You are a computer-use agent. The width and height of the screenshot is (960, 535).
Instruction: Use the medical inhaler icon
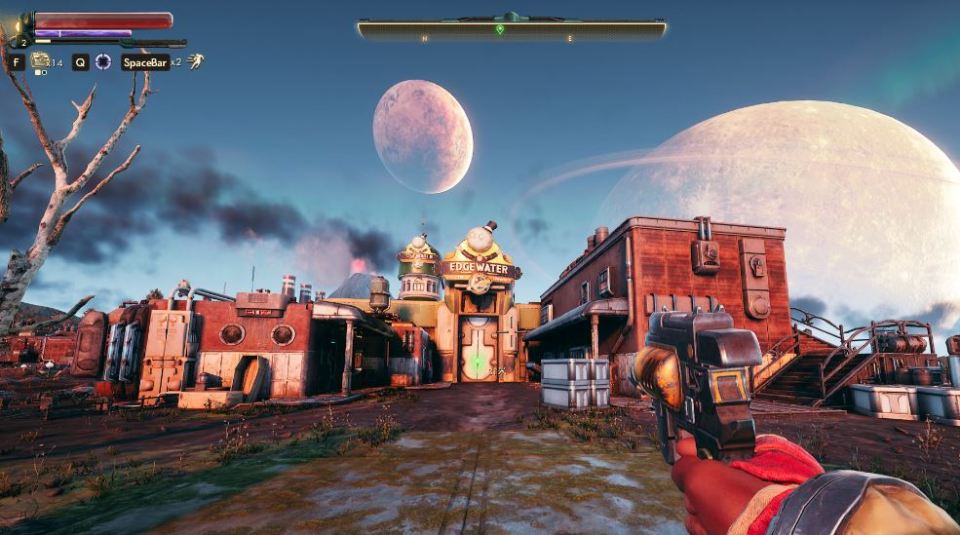40,61
